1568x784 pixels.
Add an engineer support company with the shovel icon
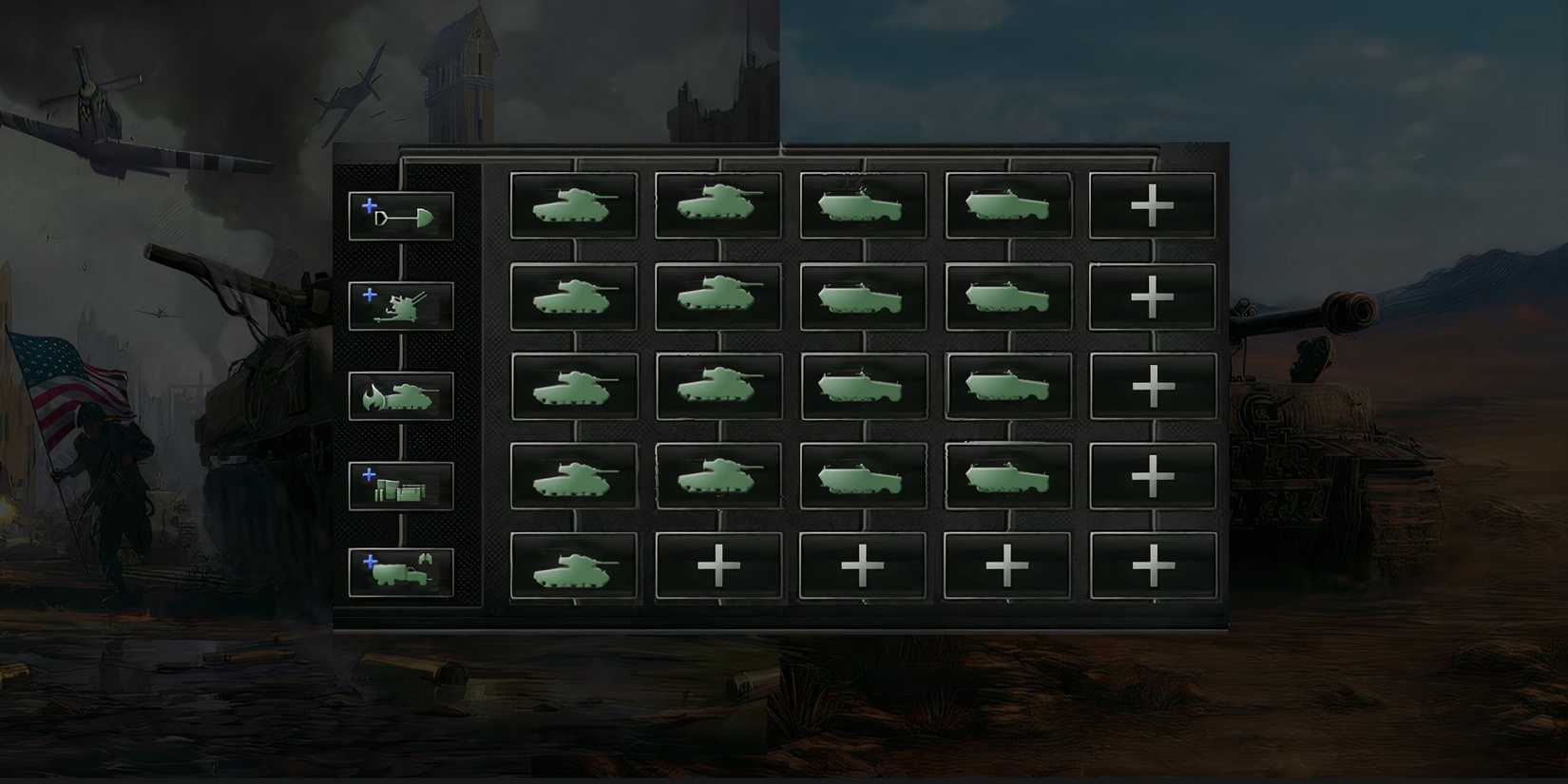pyautogui.click(x=401, y=214)
